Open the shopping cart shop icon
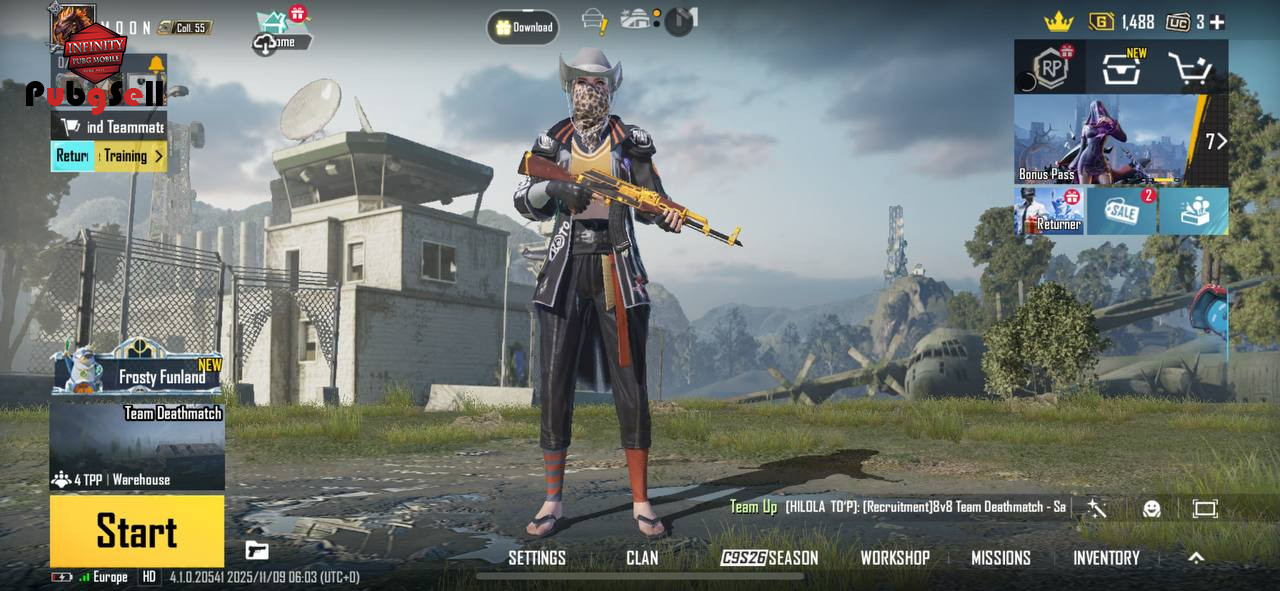1280x591 pixels. (x=1190, y=69)
